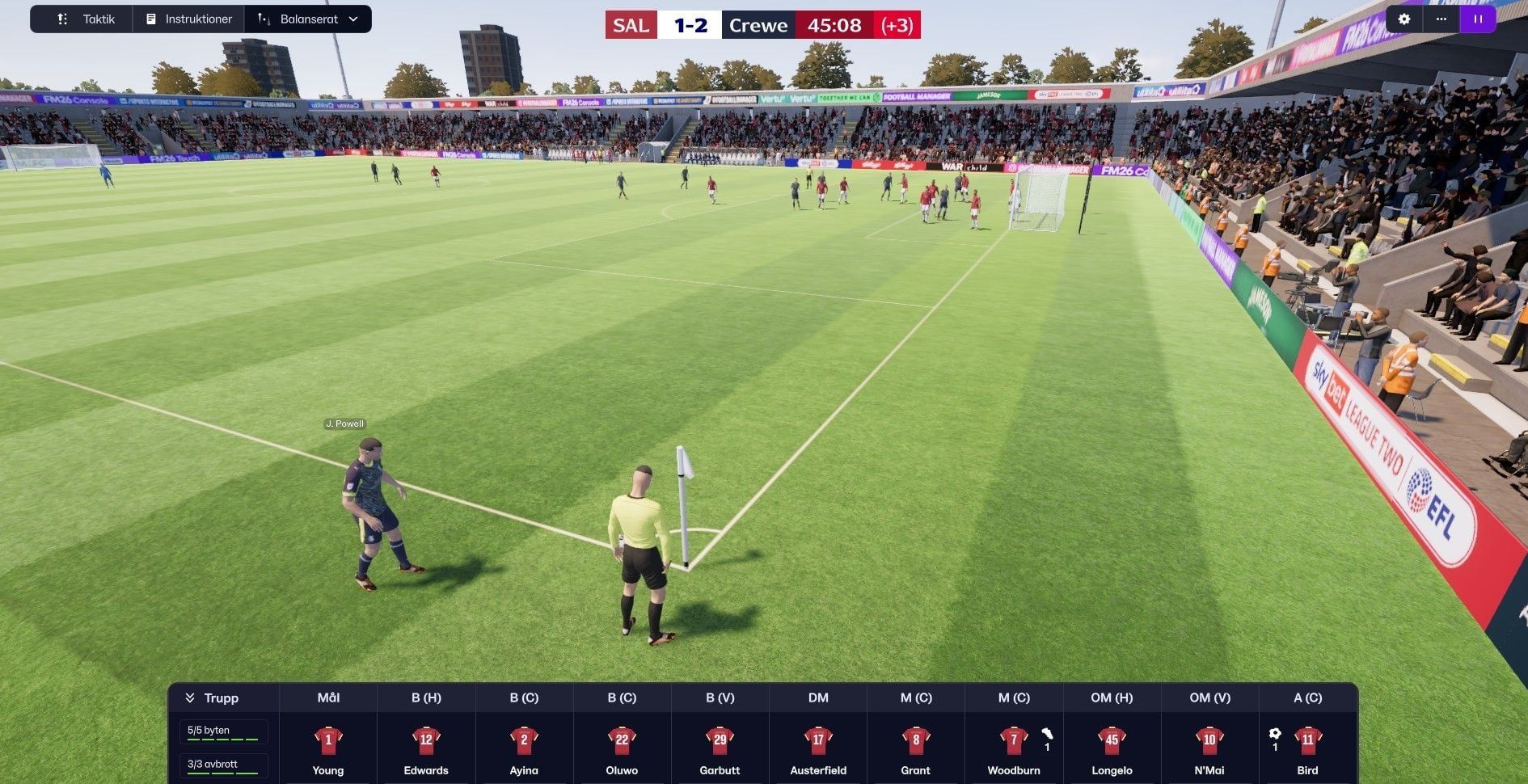1528x784 pixels.
Task: Pause the match with the purple pause button
Action: (1478, 19)
